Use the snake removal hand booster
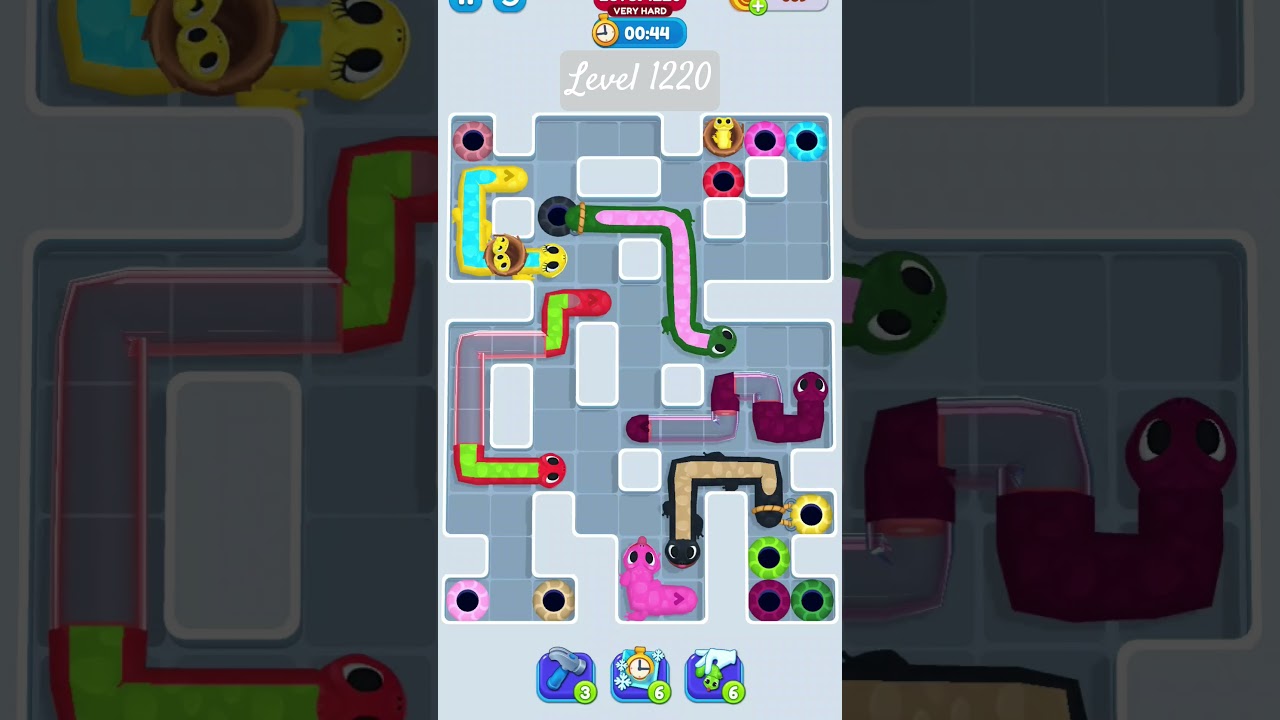The image size is (1280, 720). [714, 673]
